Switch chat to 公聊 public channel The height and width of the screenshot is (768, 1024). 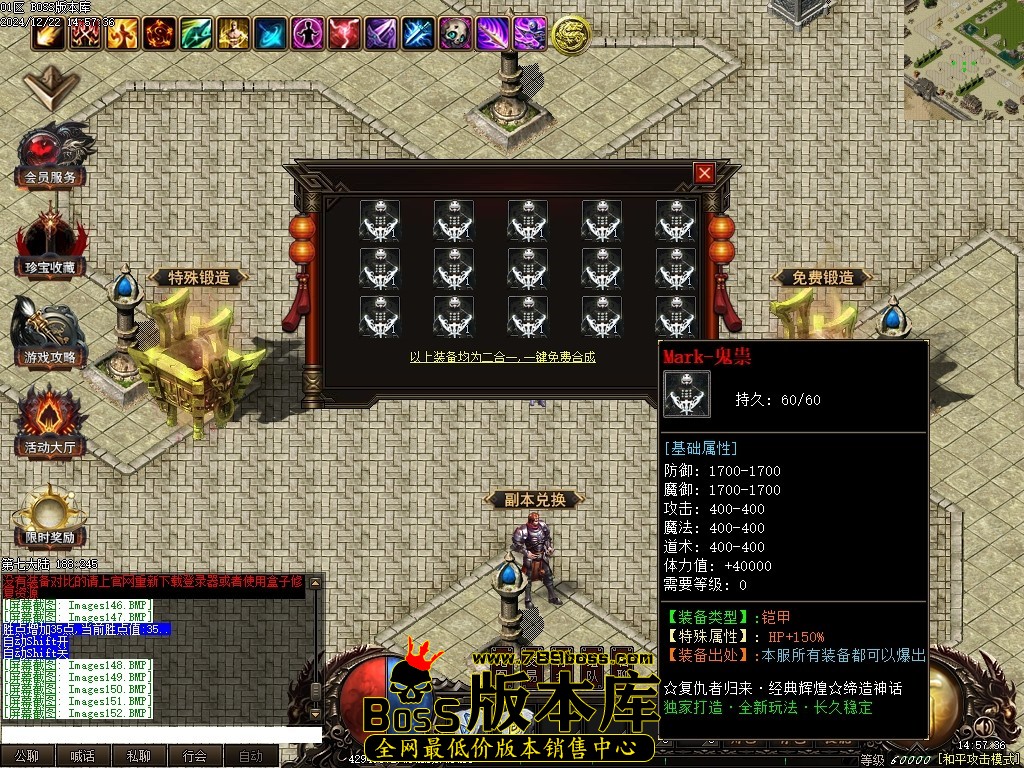pos(27,756)
